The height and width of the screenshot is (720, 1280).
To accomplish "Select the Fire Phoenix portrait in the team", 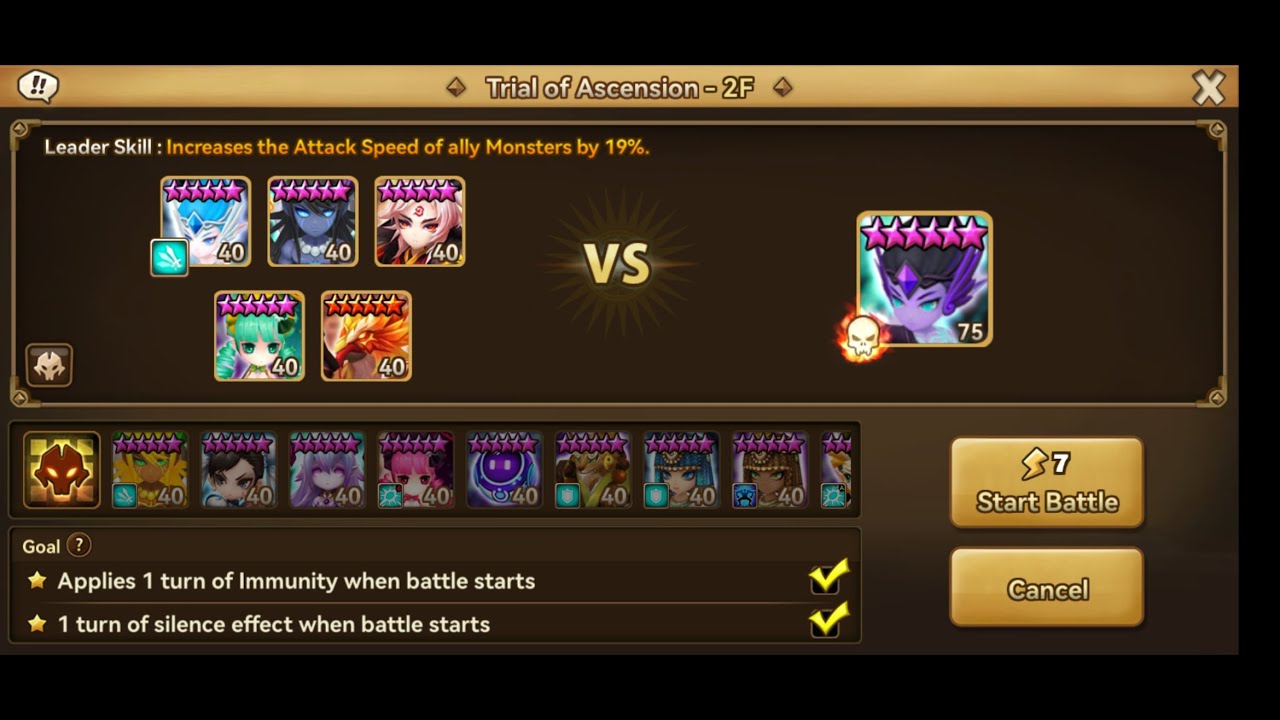I will pos(365,336).
